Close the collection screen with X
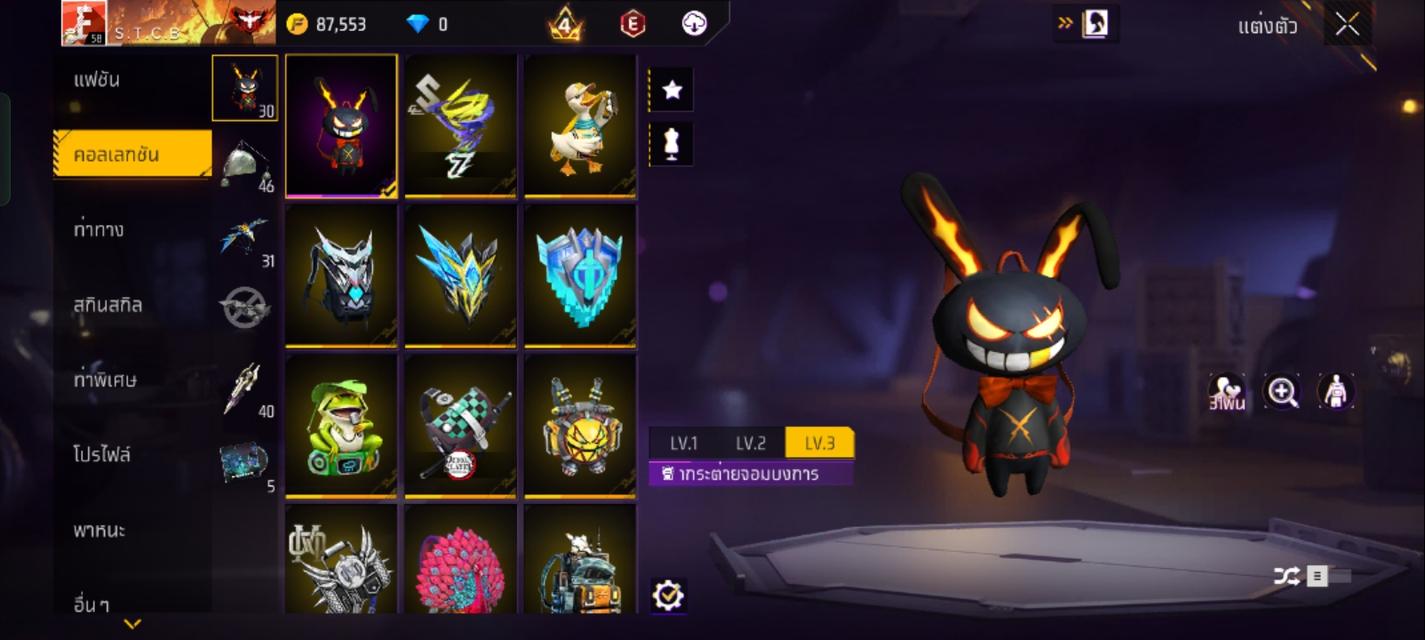 (1347, 25)
